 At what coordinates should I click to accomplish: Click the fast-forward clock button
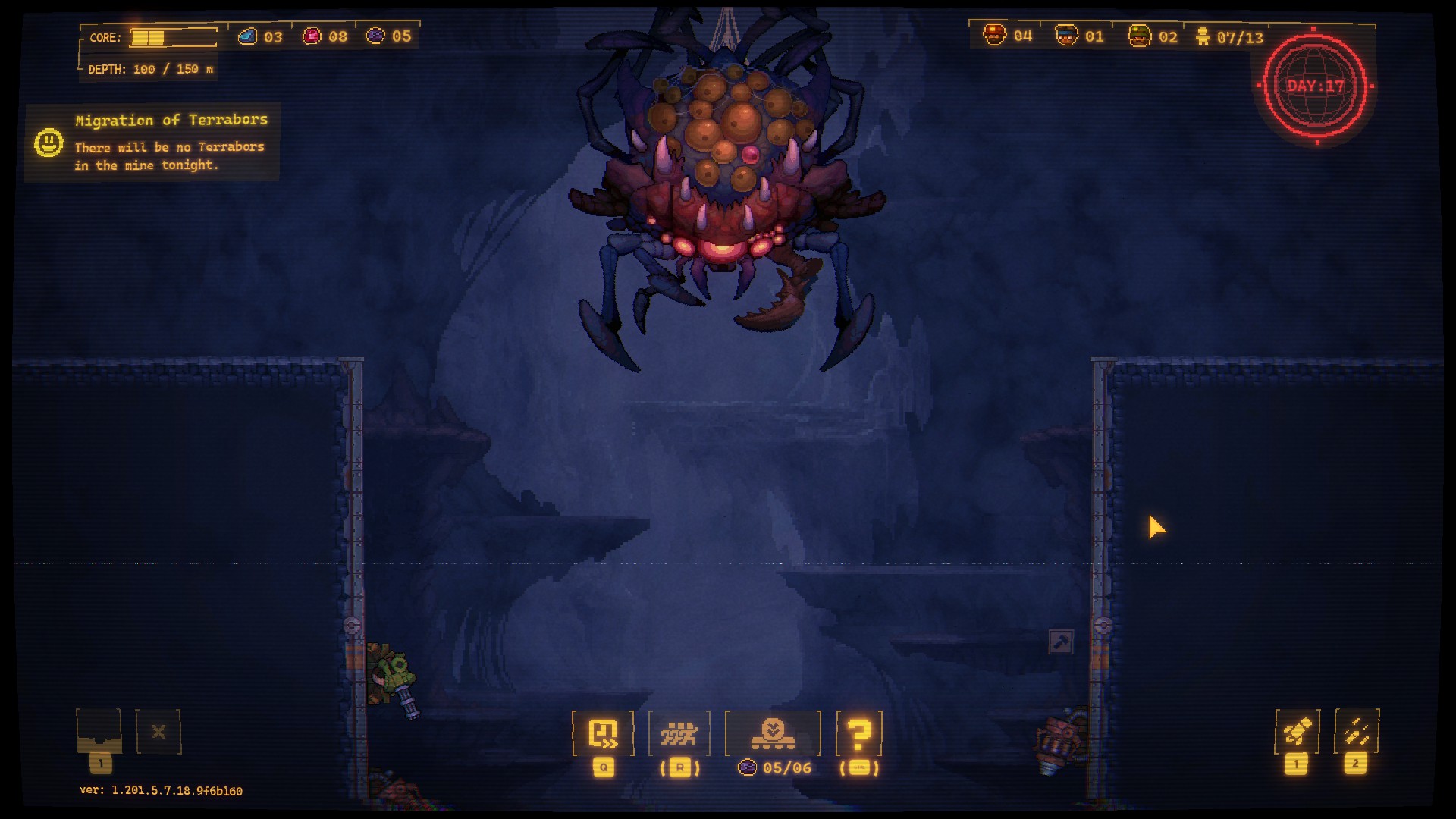point(603,733)
